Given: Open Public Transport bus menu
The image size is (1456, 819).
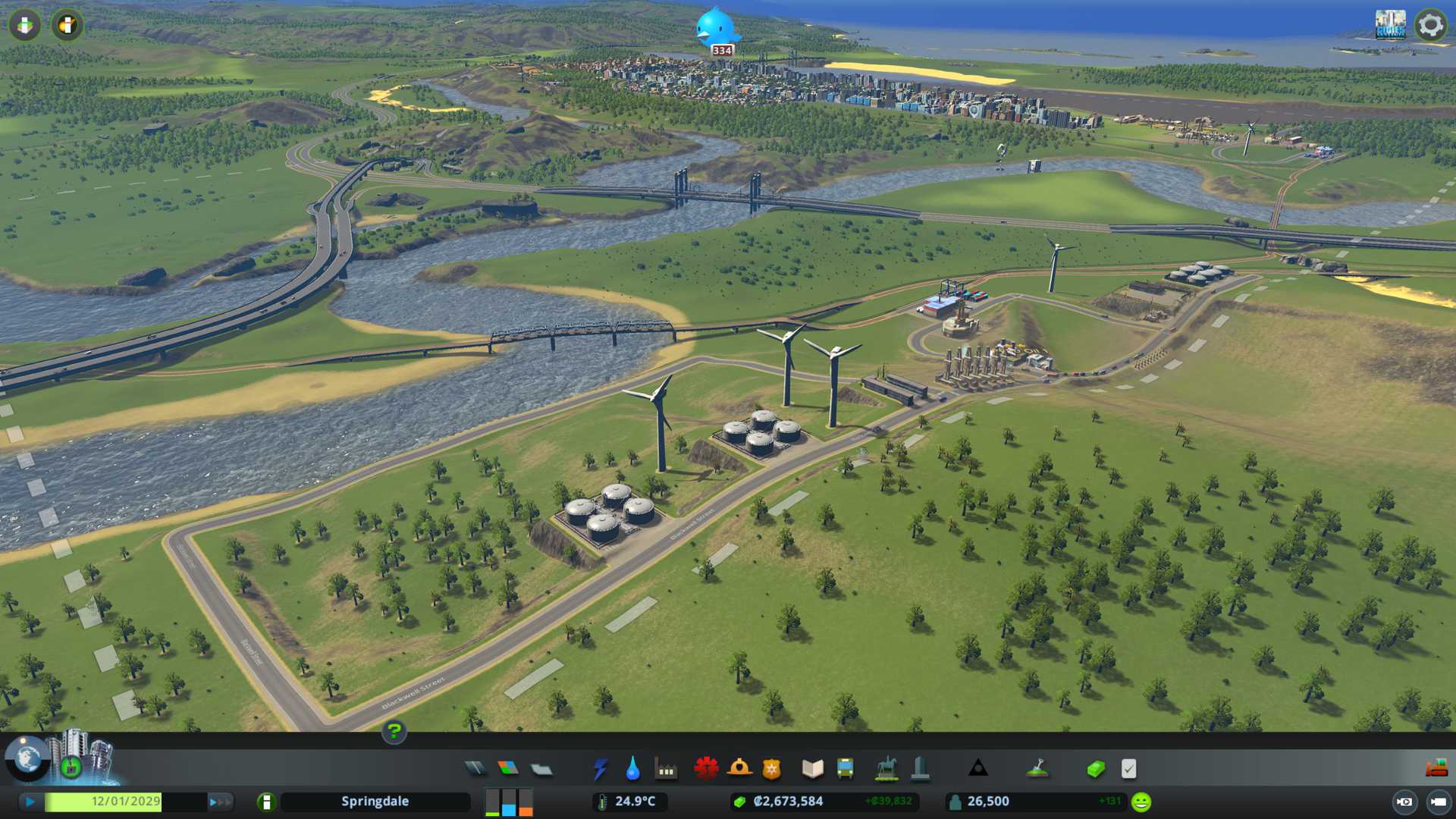Looking at the screenshot, I should click(845, 769).
